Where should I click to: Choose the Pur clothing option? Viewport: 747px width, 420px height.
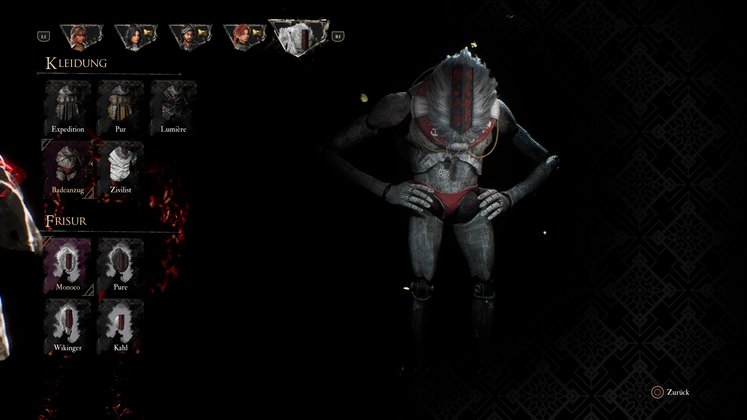[x=120, y=105]
